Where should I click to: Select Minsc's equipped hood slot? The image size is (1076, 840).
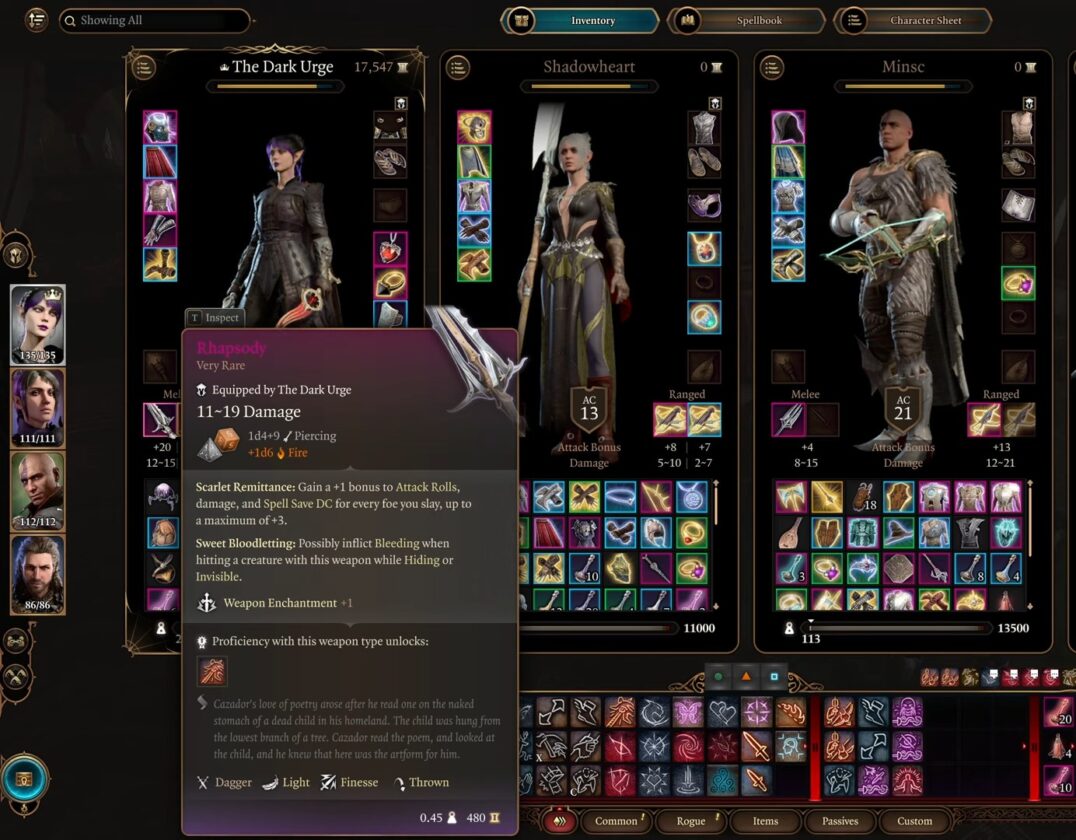[788, 127]
